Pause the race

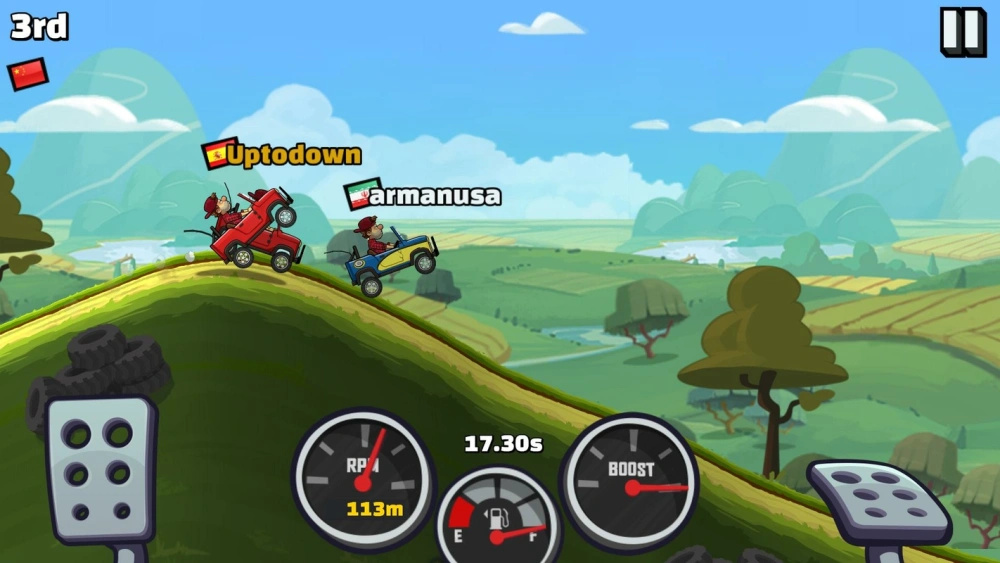tap(962, 32)
